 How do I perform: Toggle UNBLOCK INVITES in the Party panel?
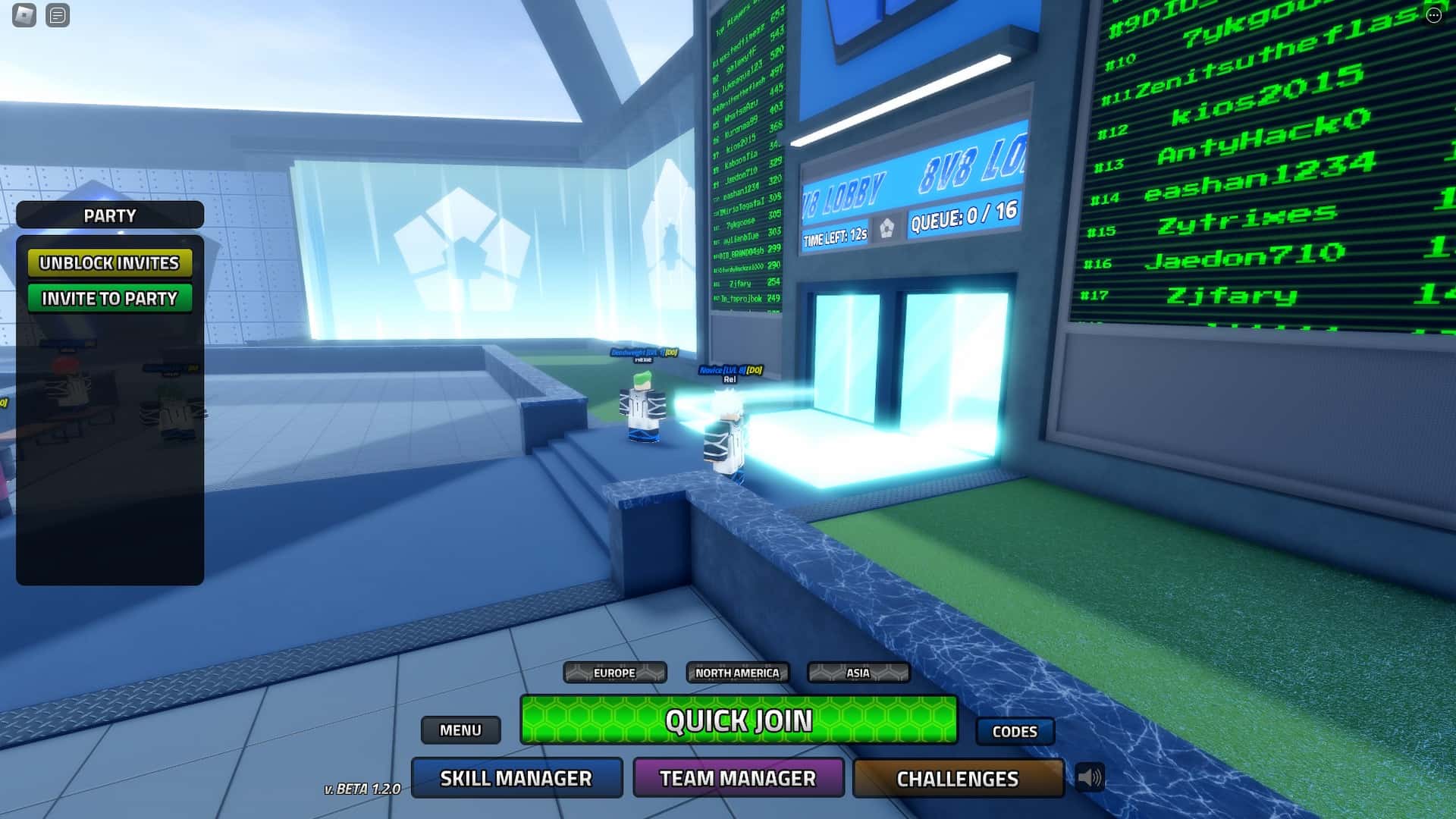tap(111, 263)
